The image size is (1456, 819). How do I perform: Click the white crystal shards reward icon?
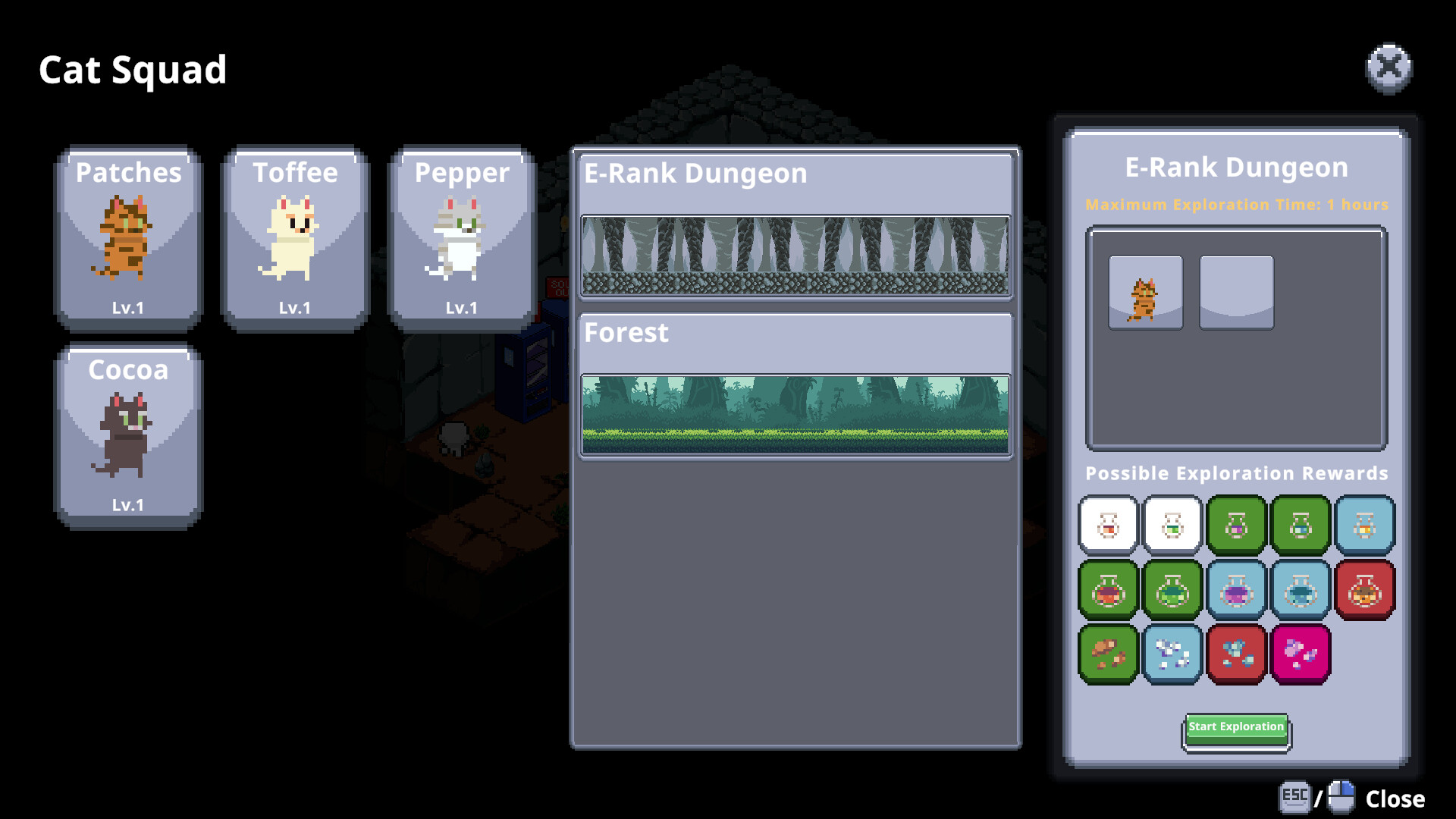point(1172,654)
